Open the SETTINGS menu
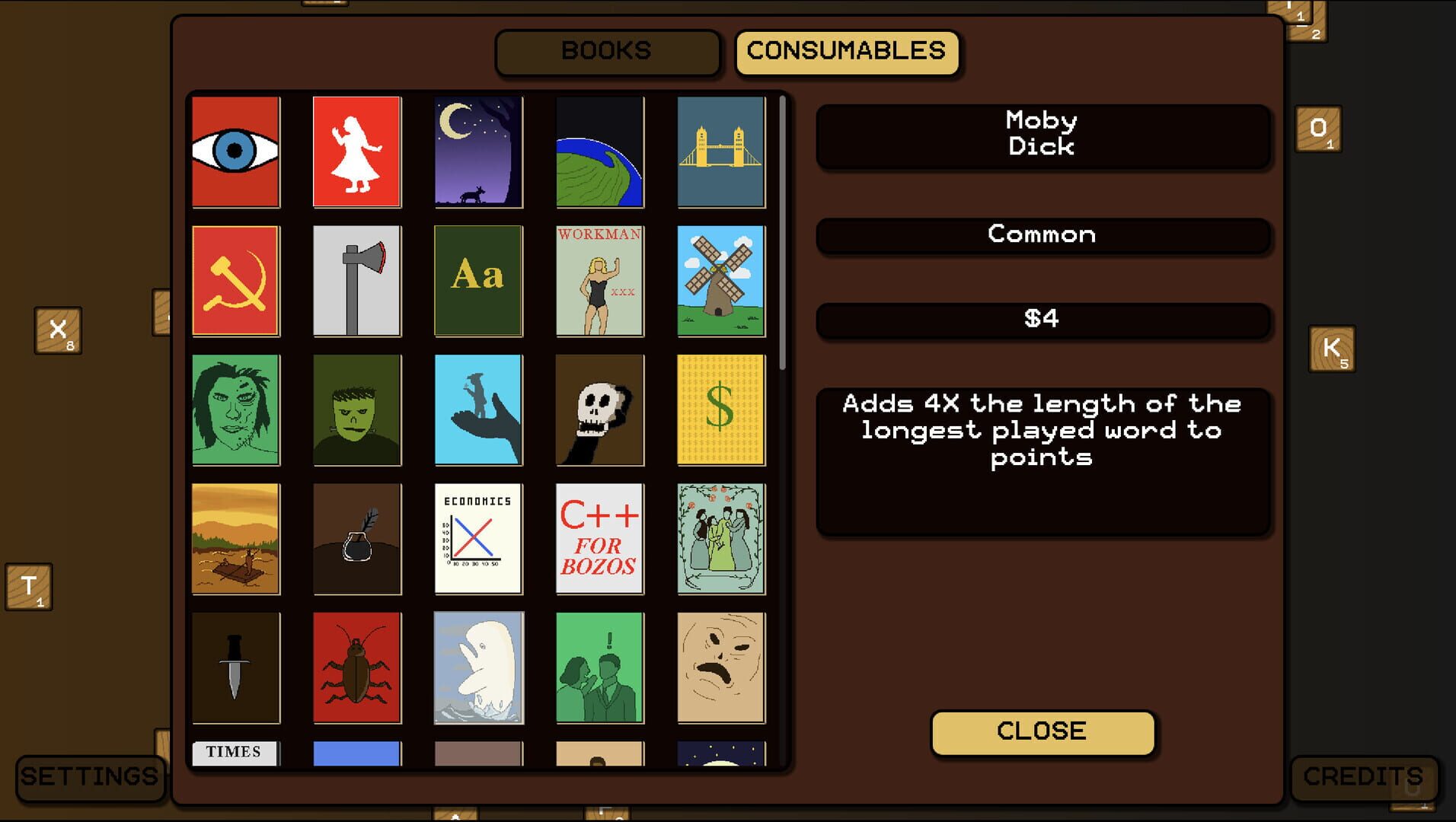 click(x=89, y=776)
